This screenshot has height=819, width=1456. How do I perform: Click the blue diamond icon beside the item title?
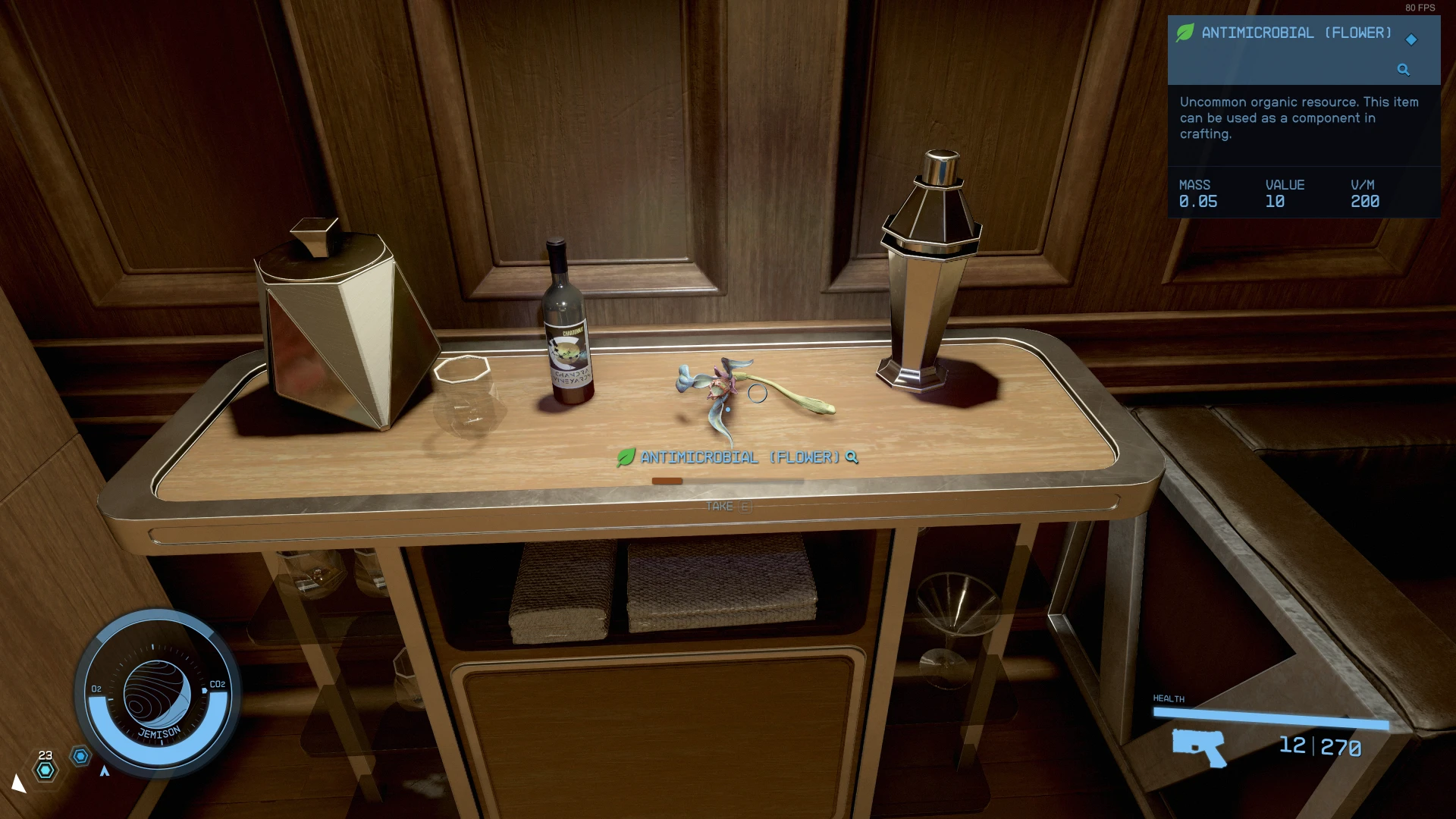pos(1411,39)
